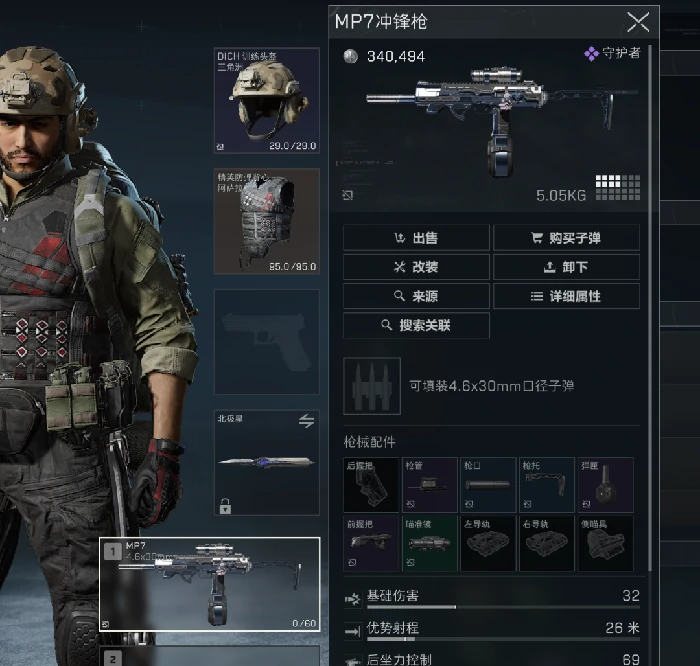
Task: Select the 右导轨 right rail slot
Action: click(546, 544)
